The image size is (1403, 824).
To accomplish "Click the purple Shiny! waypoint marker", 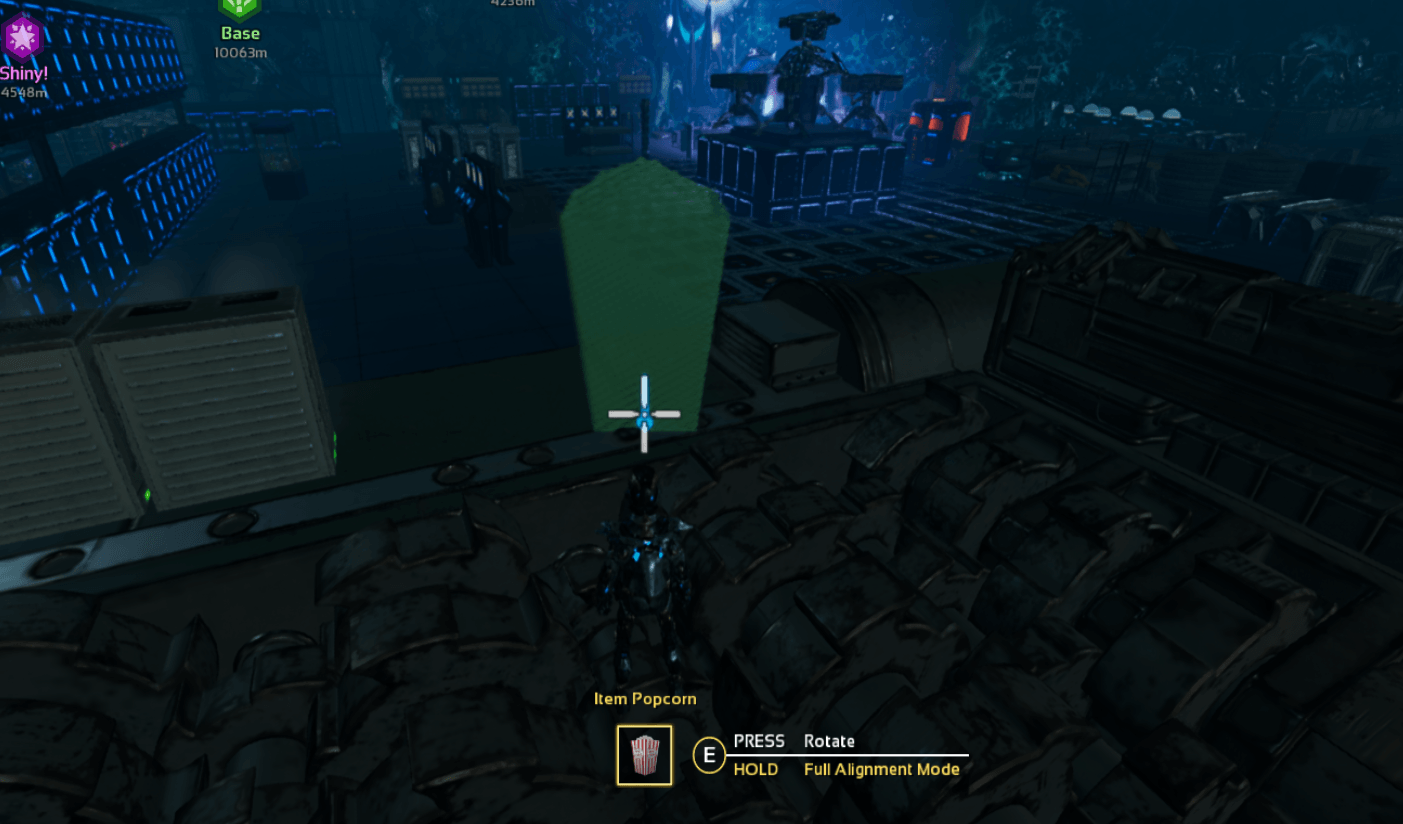I will click(x=21, y=40).
